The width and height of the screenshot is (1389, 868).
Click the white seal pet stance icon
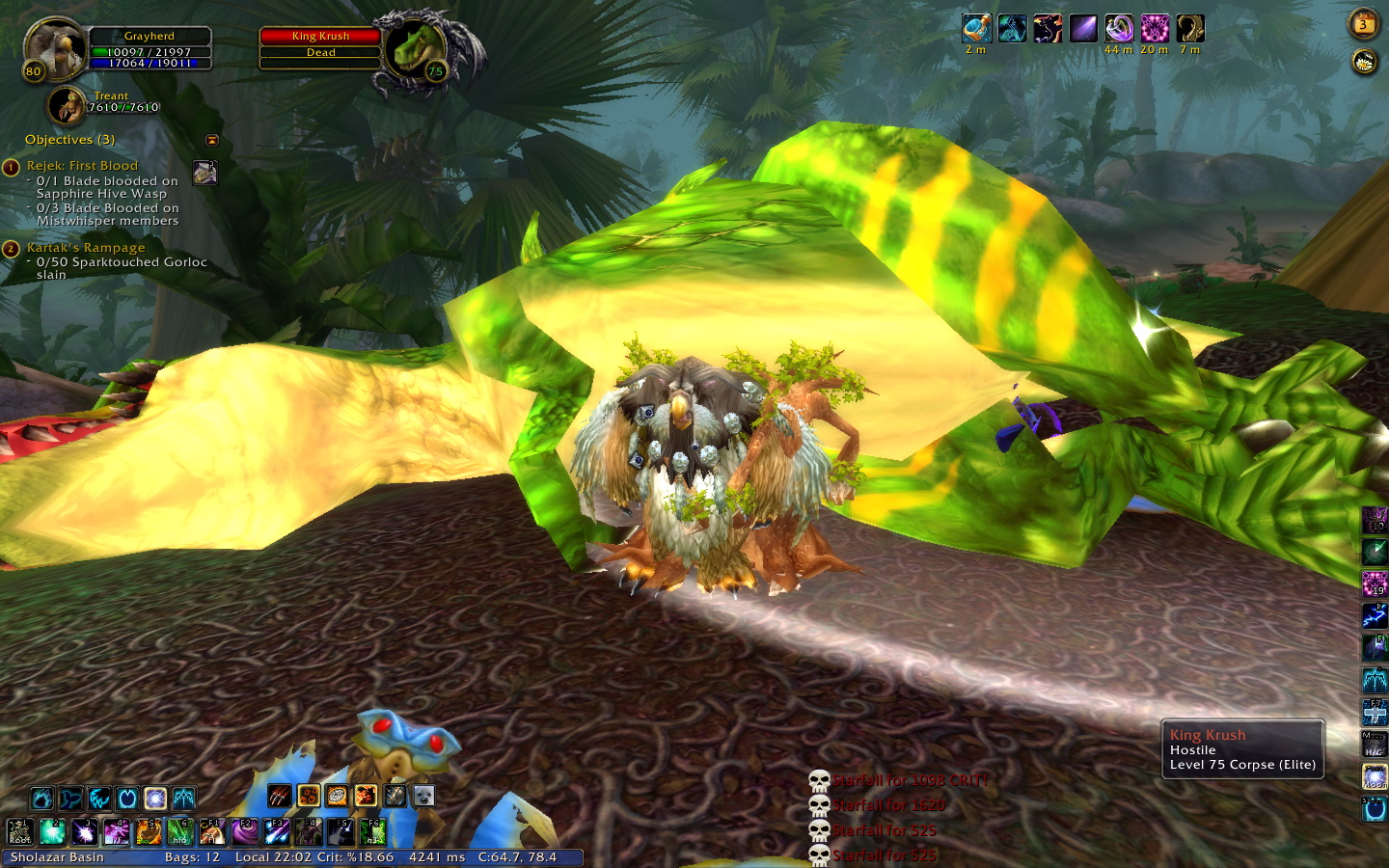click(x=423, y=796)
